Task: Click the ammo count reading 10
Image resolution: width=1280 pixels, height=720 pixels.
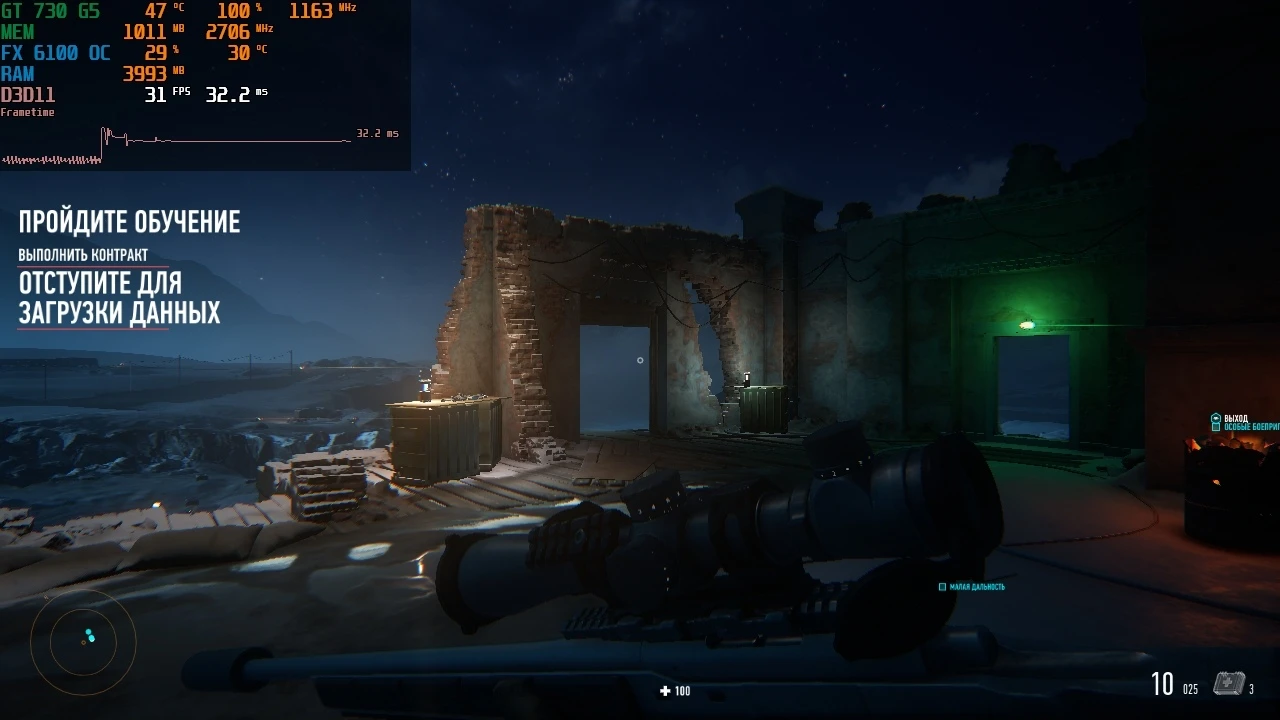Action: (x=1163, y=683)
